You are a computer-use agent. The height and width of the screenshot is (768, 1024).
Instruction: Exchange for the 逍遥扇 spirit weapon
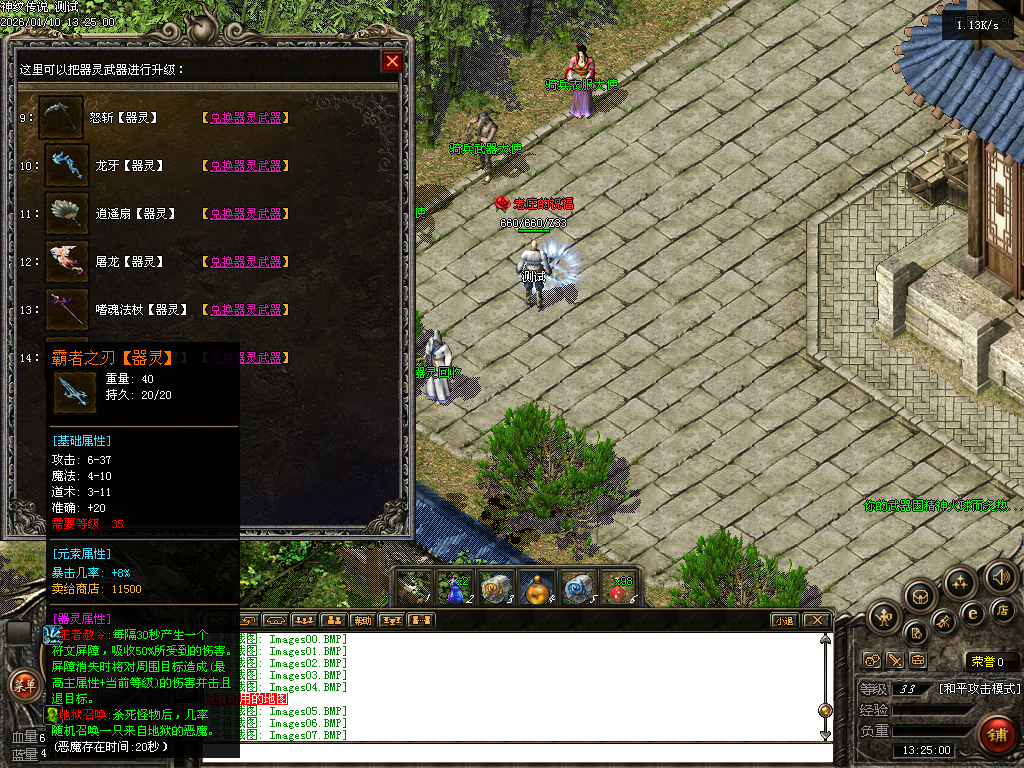(245, 214)
